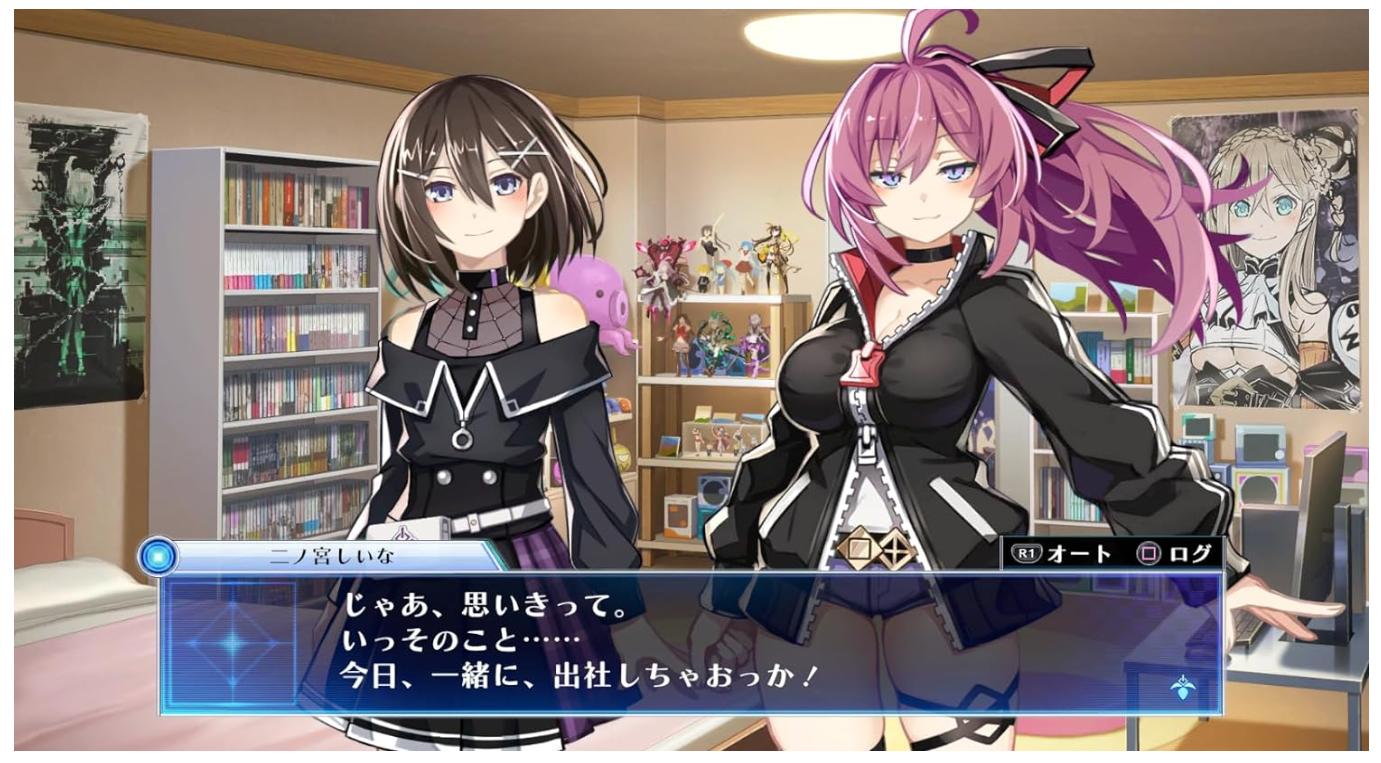
Task: Click the glowing blue orb beside the name plate
Action: point(162,556)
